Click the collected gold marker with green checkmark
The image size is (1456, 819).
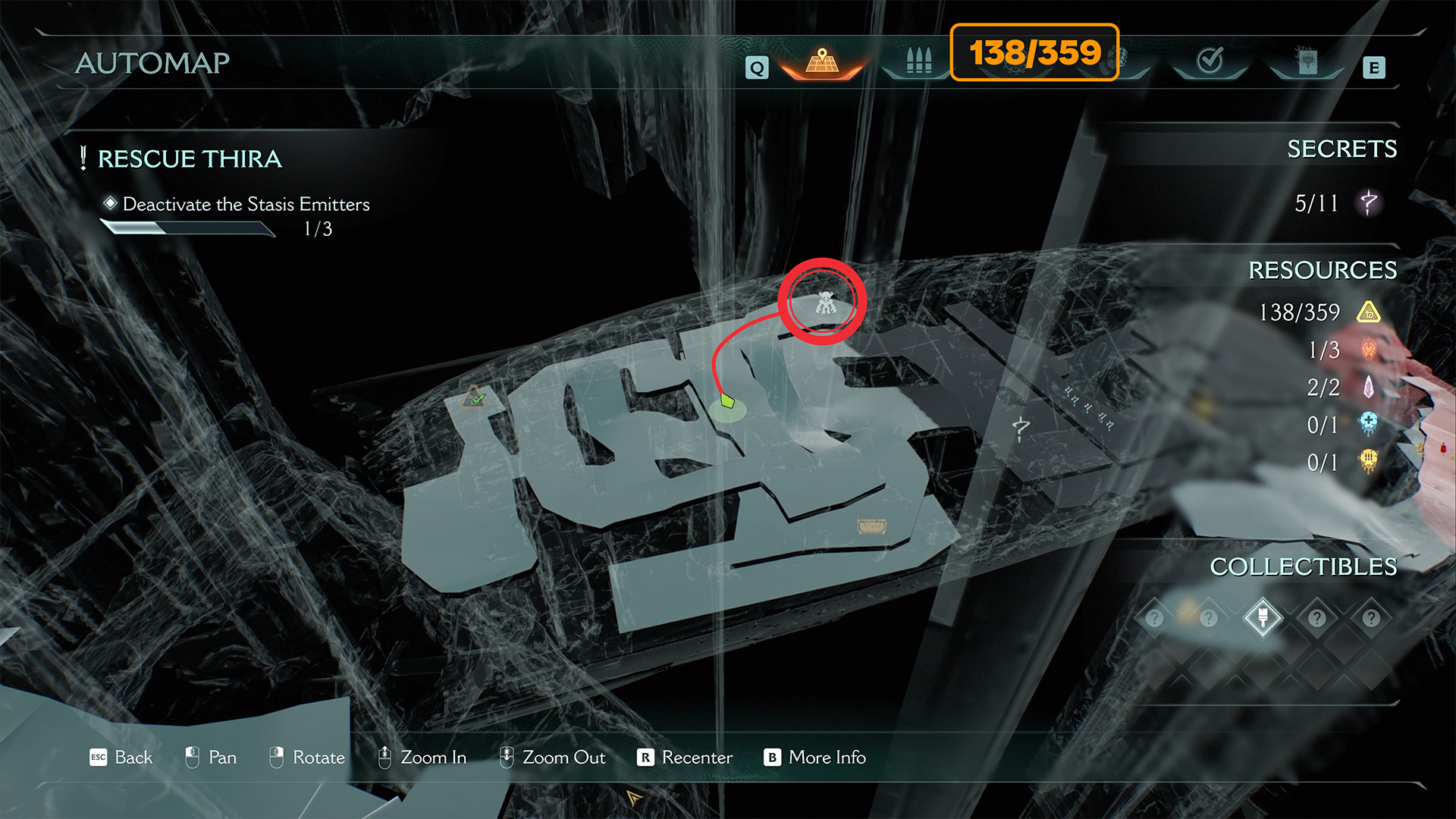pos(475,396)
